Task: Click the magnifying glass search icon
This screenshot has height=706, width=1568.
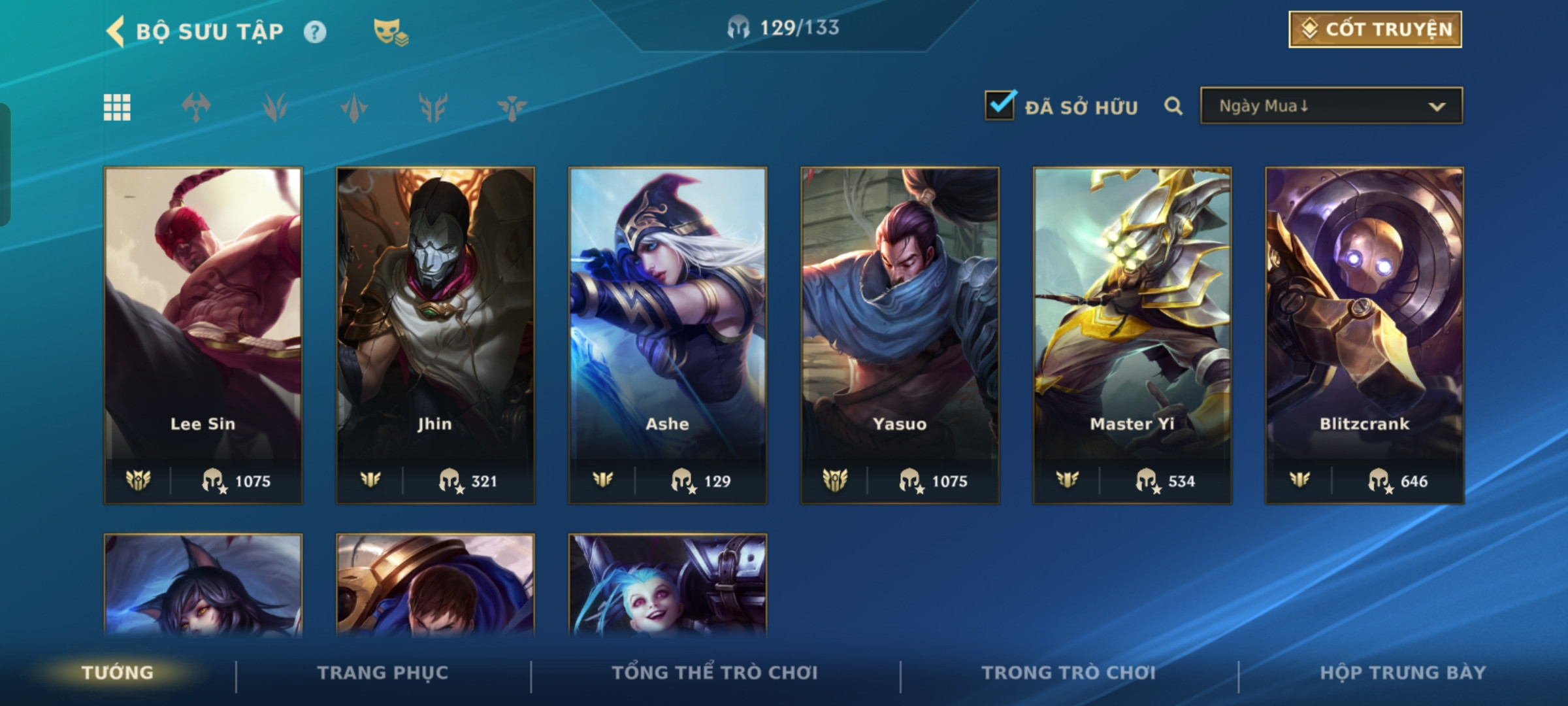Action: pyautogui.click(x=1173, y=106)
